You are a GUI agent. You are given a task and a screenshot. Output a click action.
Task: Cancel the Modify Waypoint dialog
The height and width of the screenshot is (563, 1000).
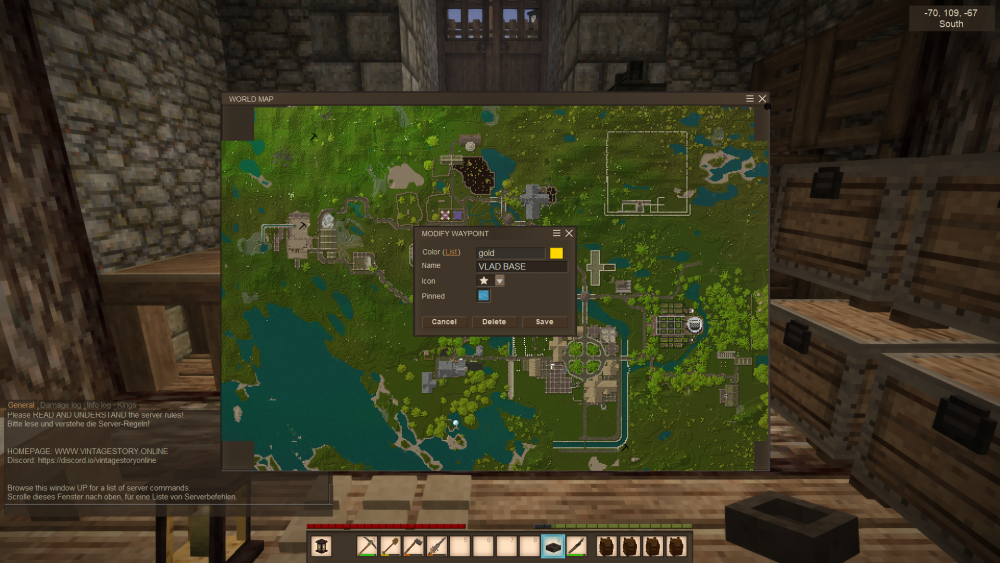(444, 322)
